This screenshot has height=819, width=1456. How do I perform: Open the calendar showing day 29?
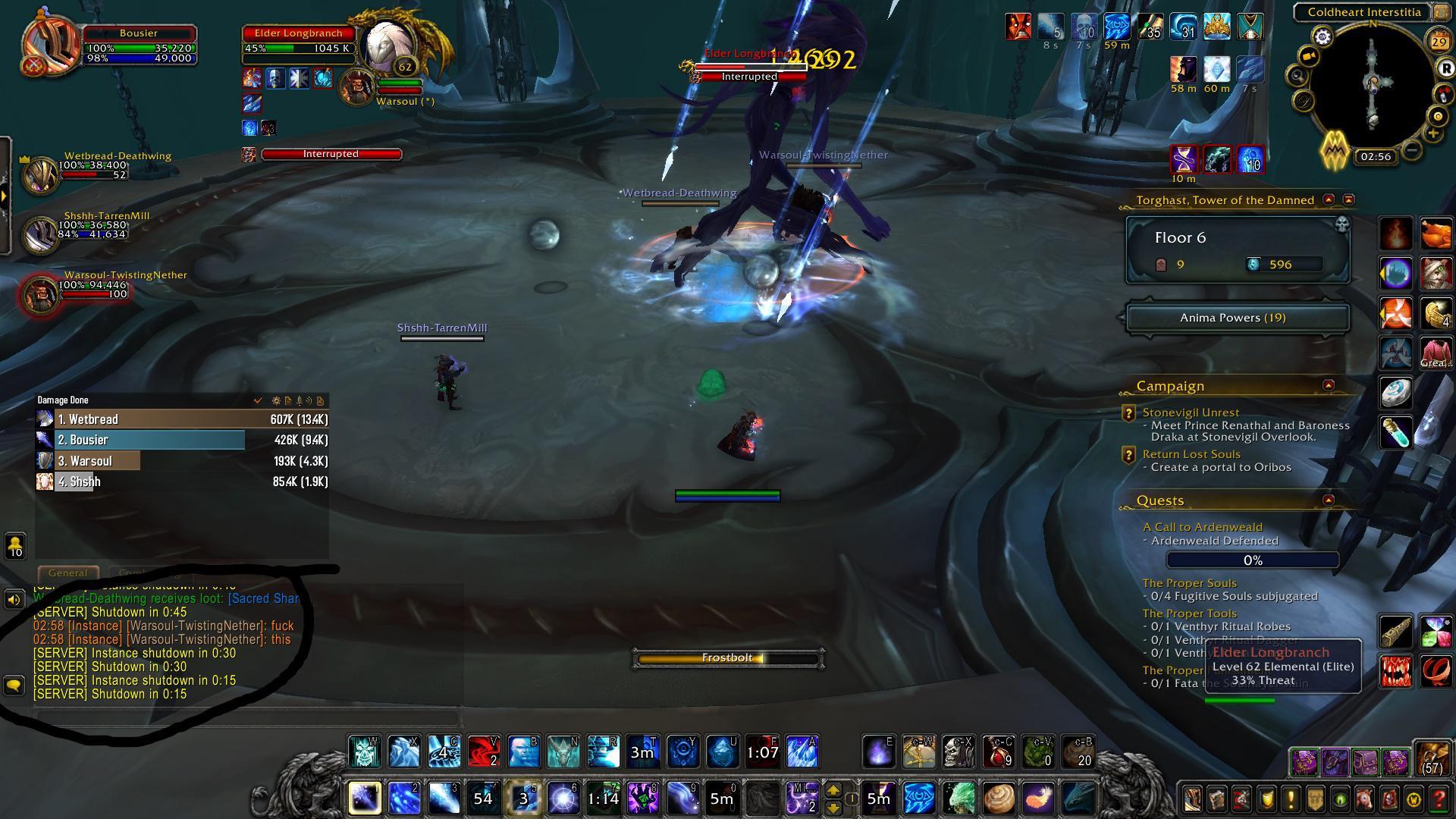[1439, 41]
